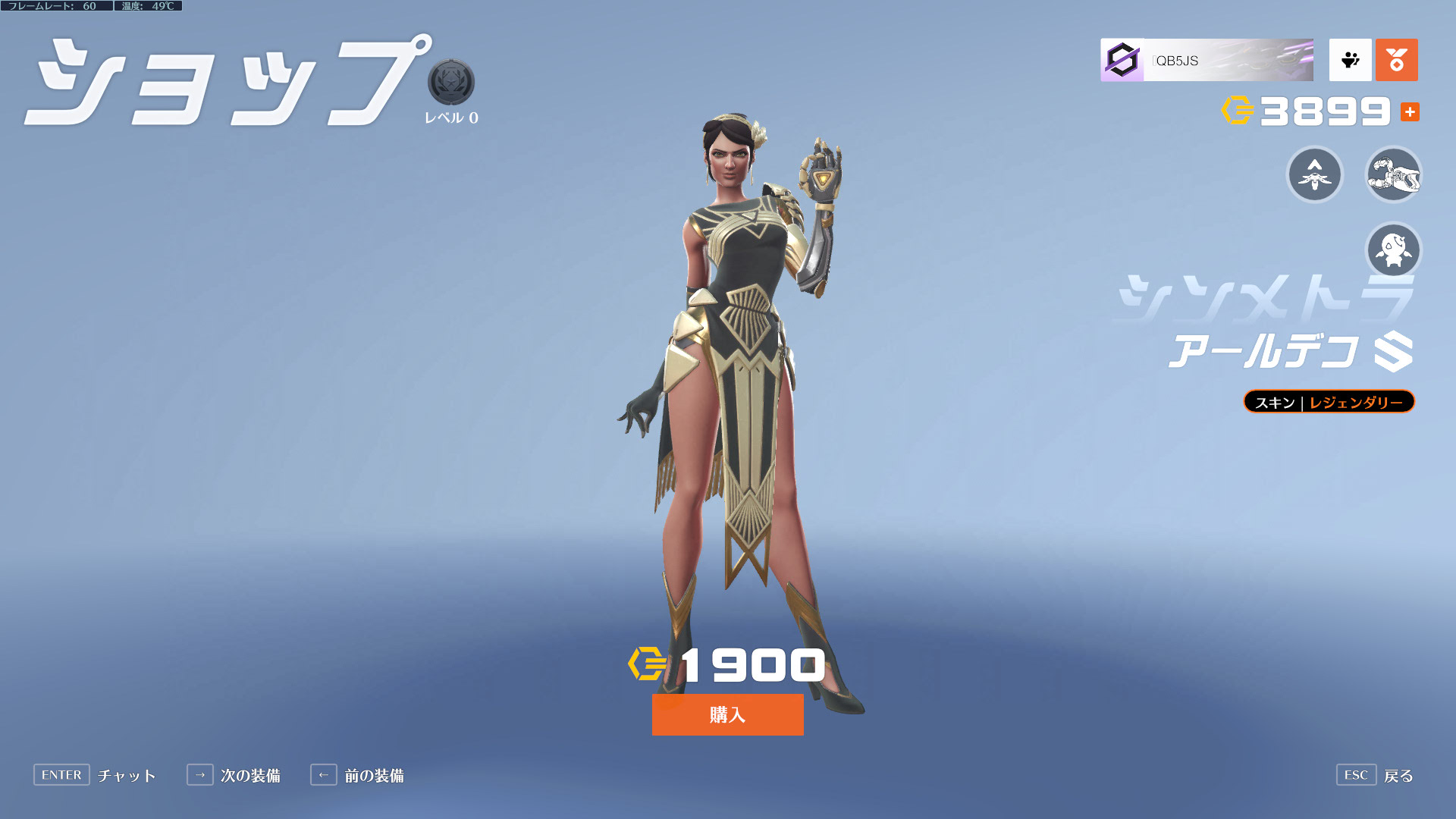Image resolution: width=1456 pixels, height=819 pixels.
Task: Select the winged chibi character circle icon
Action: [x=1393, y=249]
